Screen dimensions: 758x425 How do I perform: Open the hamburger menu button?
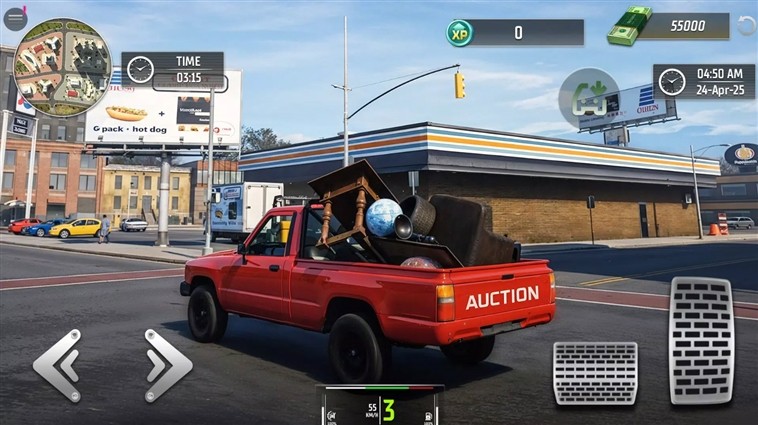pos(15,19)
